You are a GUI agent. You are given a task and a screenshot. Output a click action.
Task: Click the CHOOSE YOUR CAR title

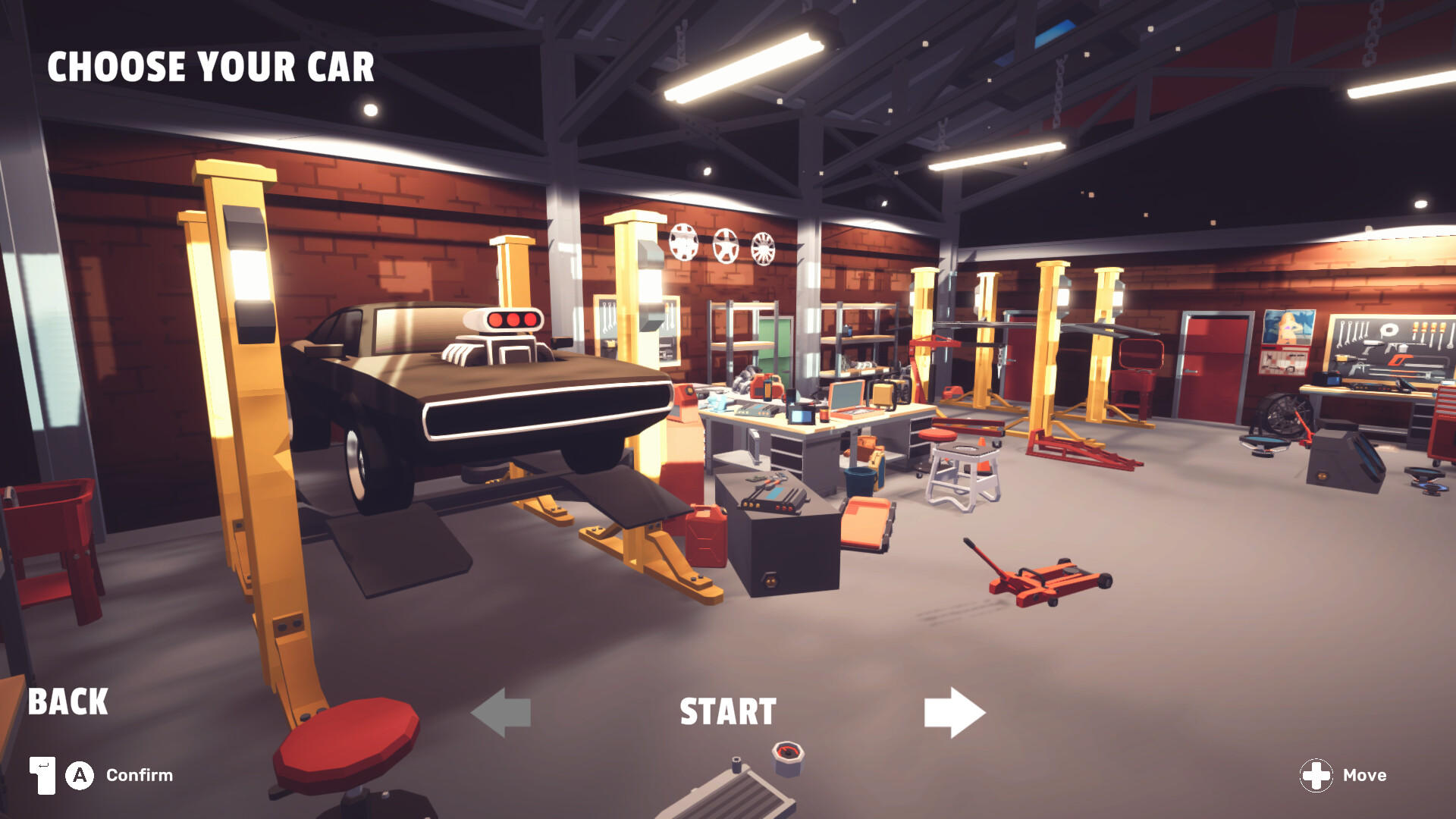(212, 68)
